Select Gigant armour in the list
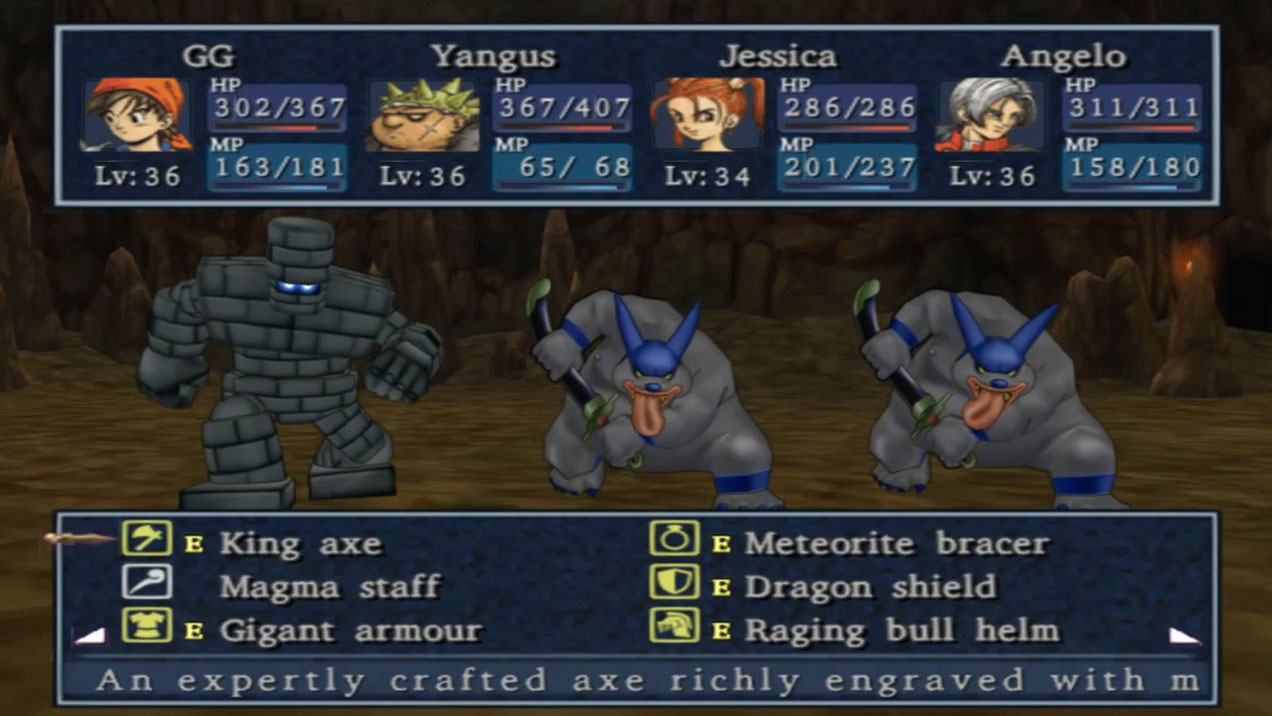The height and width of the screenshot is (716, 1272). coord(349,631)
